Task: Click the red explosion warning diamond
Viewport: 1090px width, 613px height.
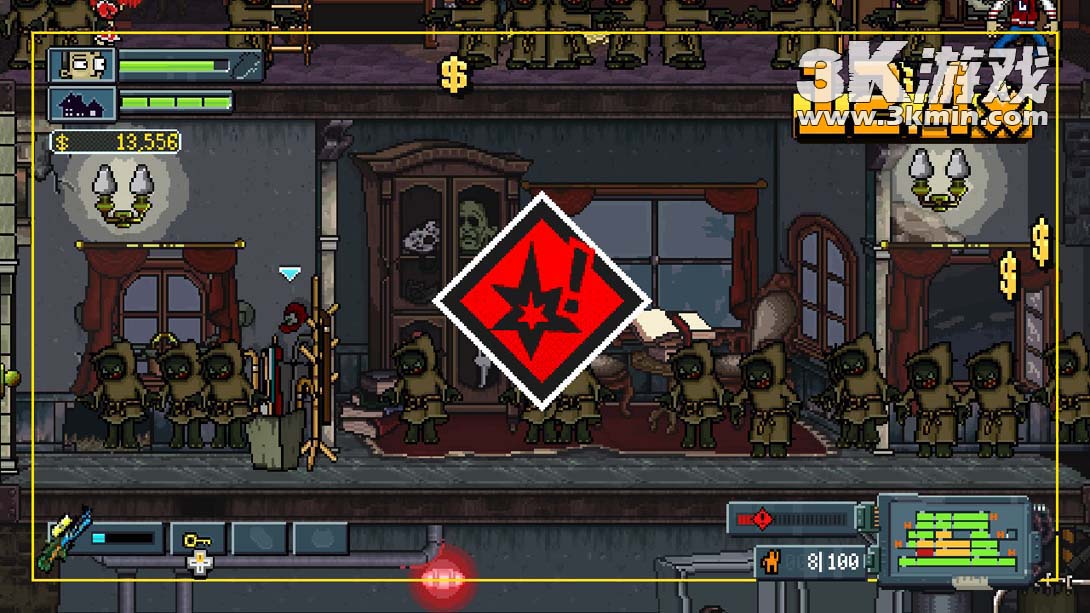Action: [x=541, y=300]
